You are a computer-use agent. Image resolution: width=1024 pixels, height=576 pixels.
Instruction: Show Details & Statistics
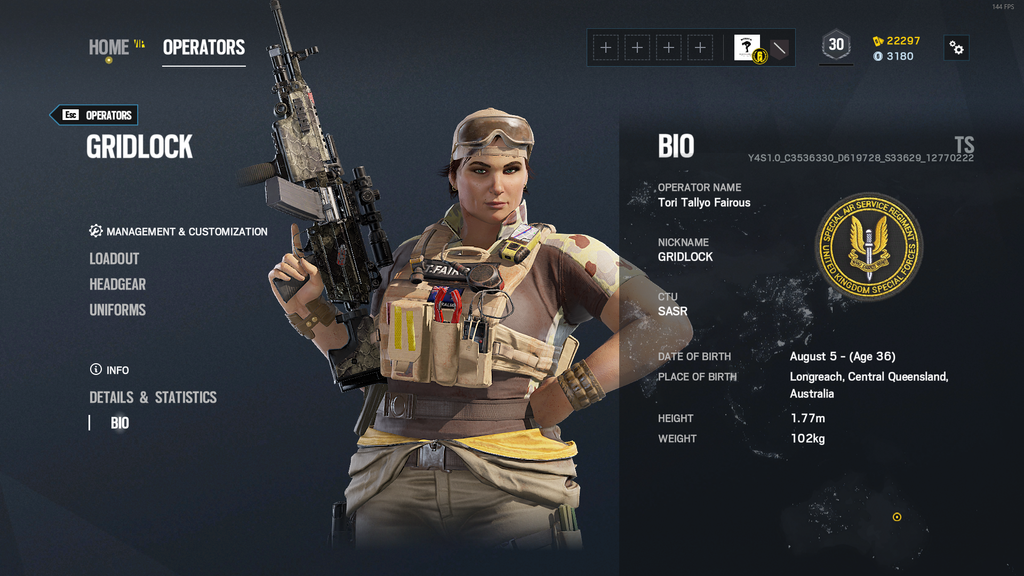(153, 397)
